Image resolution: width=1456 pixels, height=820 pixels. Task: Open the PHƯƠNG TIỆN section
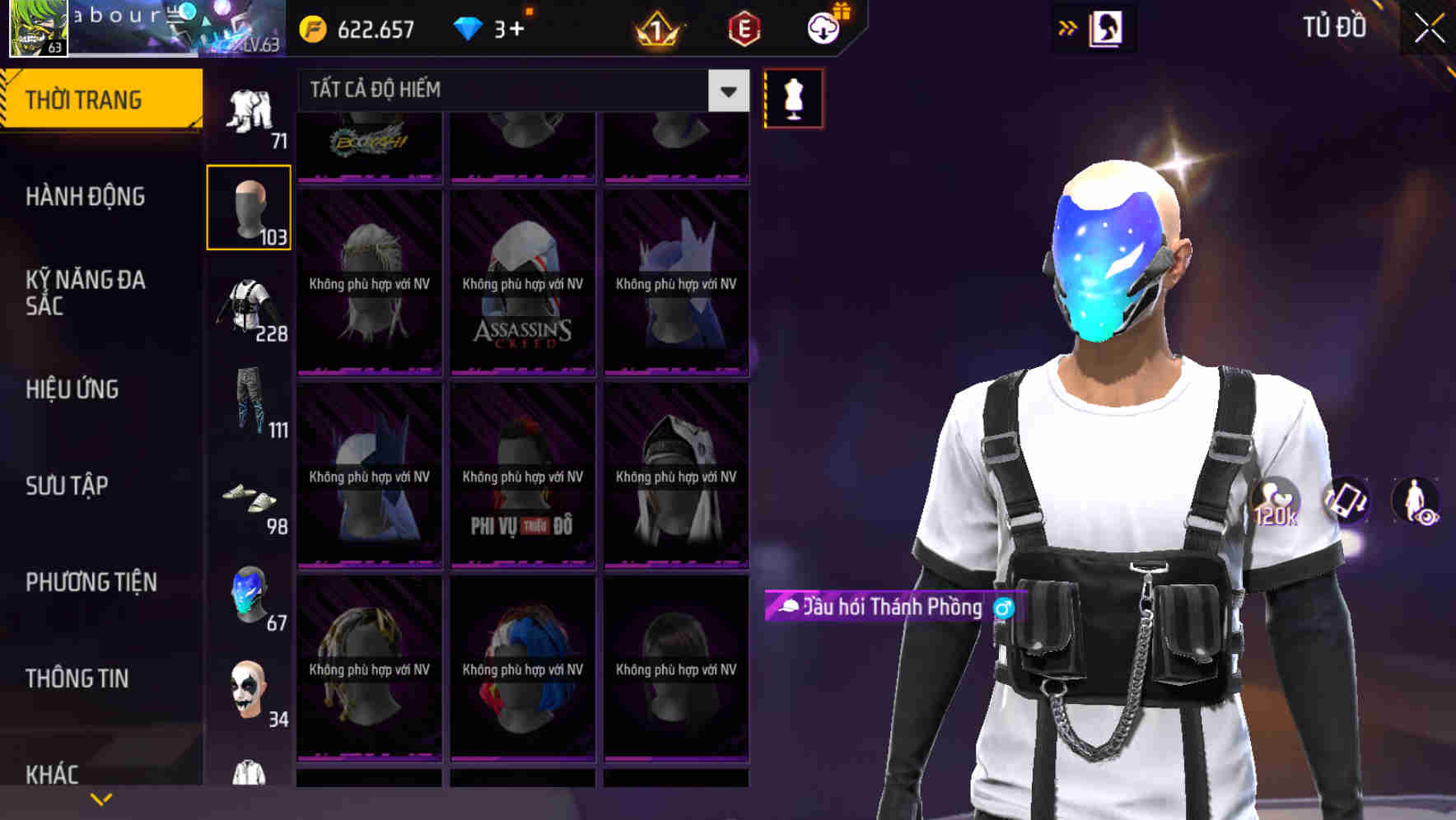(91, 581)
